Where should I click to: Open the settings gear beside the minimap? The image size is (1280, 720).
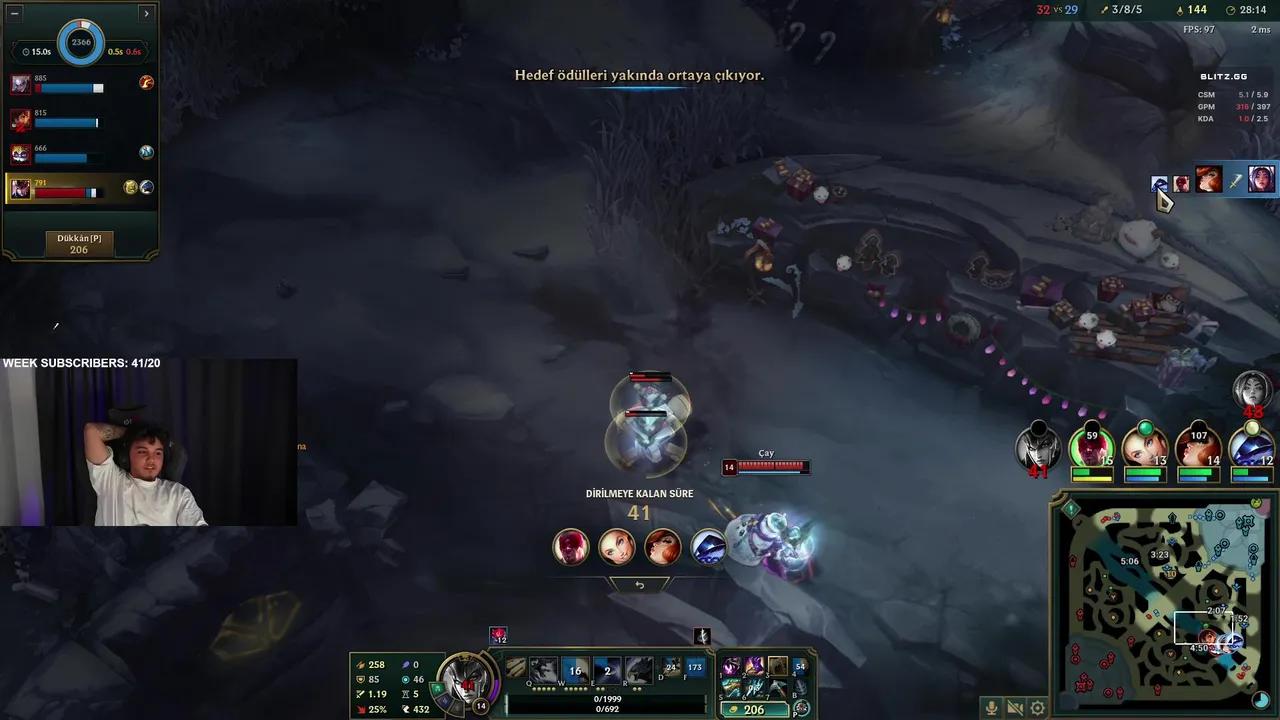point(1037,707)
